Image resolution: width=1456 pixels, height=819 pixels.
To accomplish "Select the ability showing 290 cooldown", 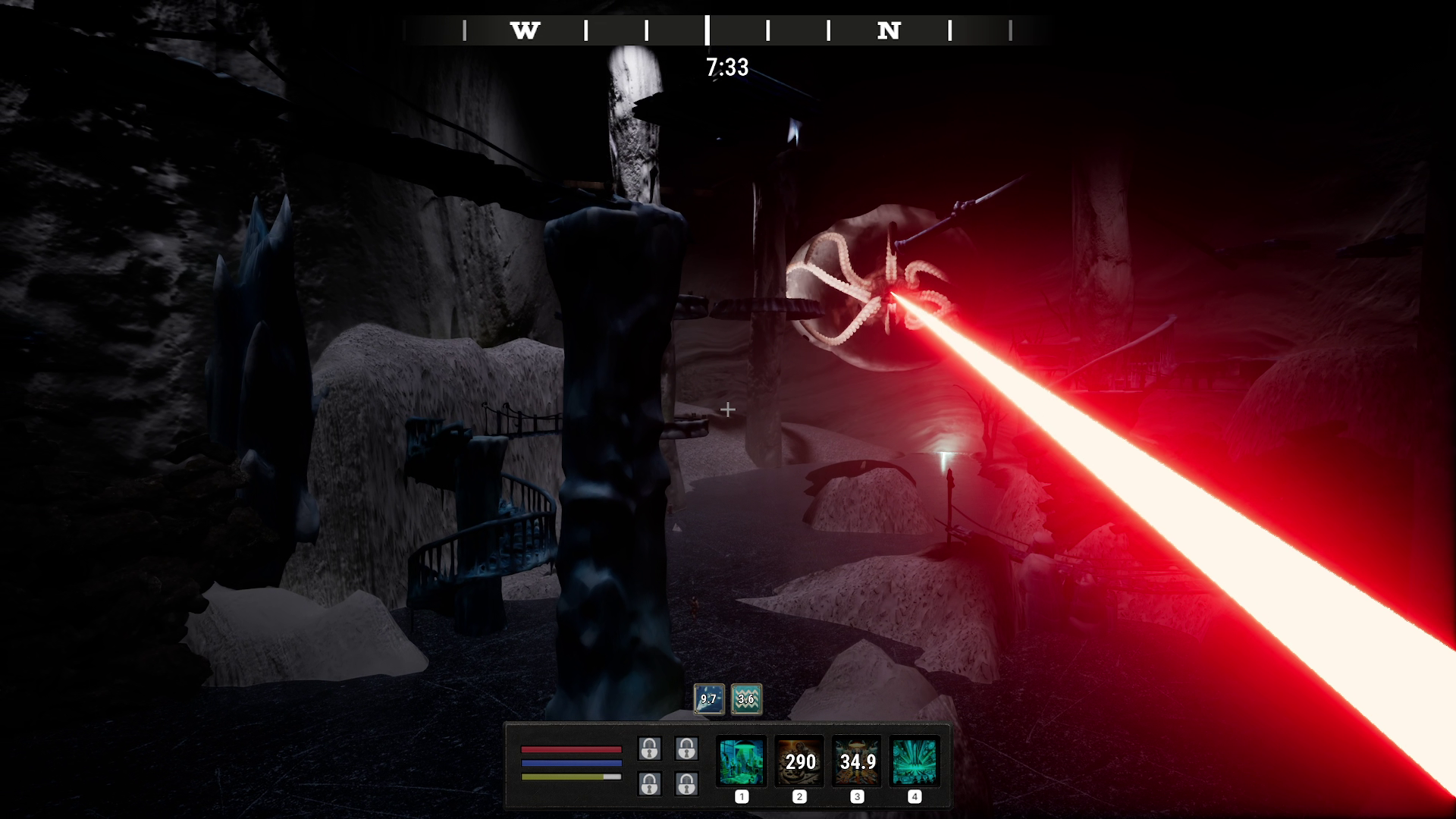I will pyautogui.click(x=799, y=761).
